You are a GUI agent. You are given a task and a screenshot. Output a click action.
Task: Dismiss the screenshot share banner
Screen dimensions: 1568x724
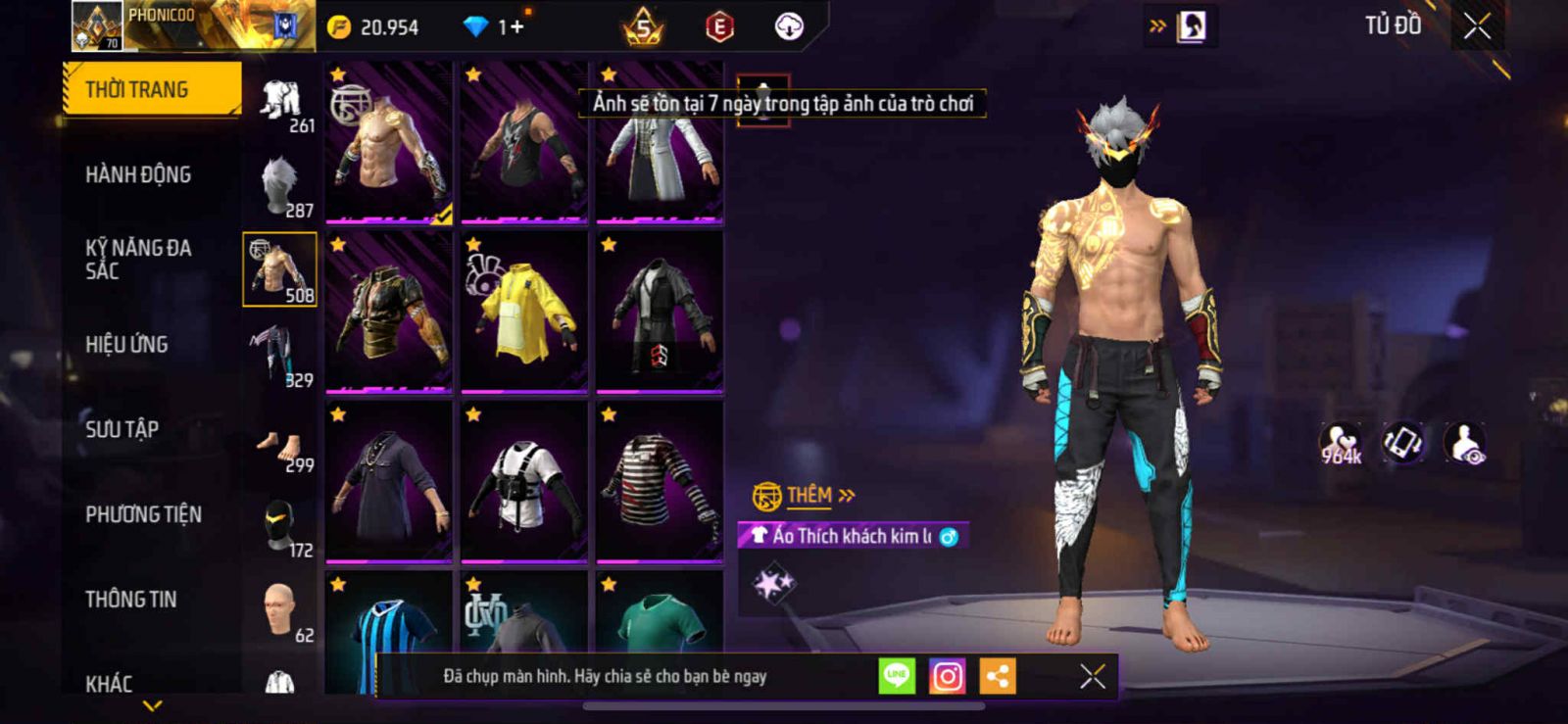pyautogui.click(x=1092, y=676)
